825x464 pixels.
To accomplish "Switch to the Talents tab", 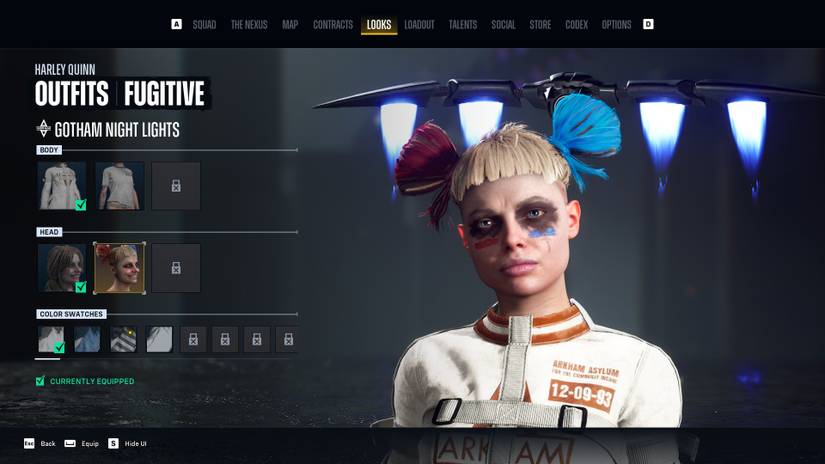I will 463,24.
